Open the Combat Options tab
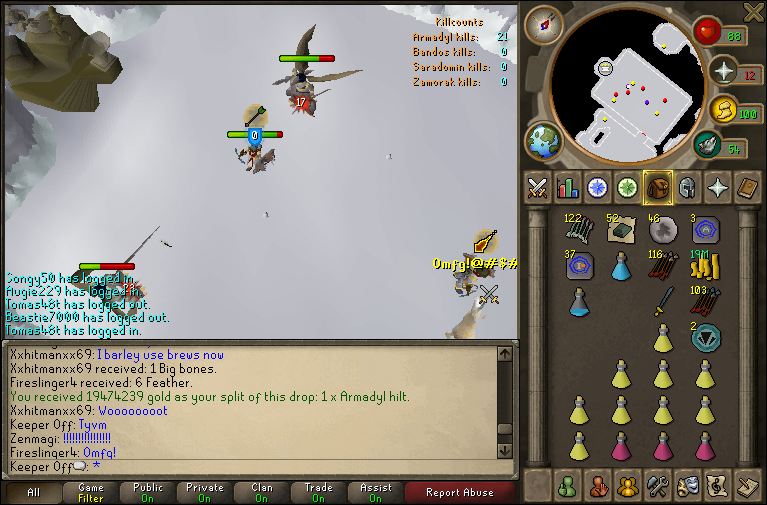Viewport: 767px width, 505px height. point(538,187)
